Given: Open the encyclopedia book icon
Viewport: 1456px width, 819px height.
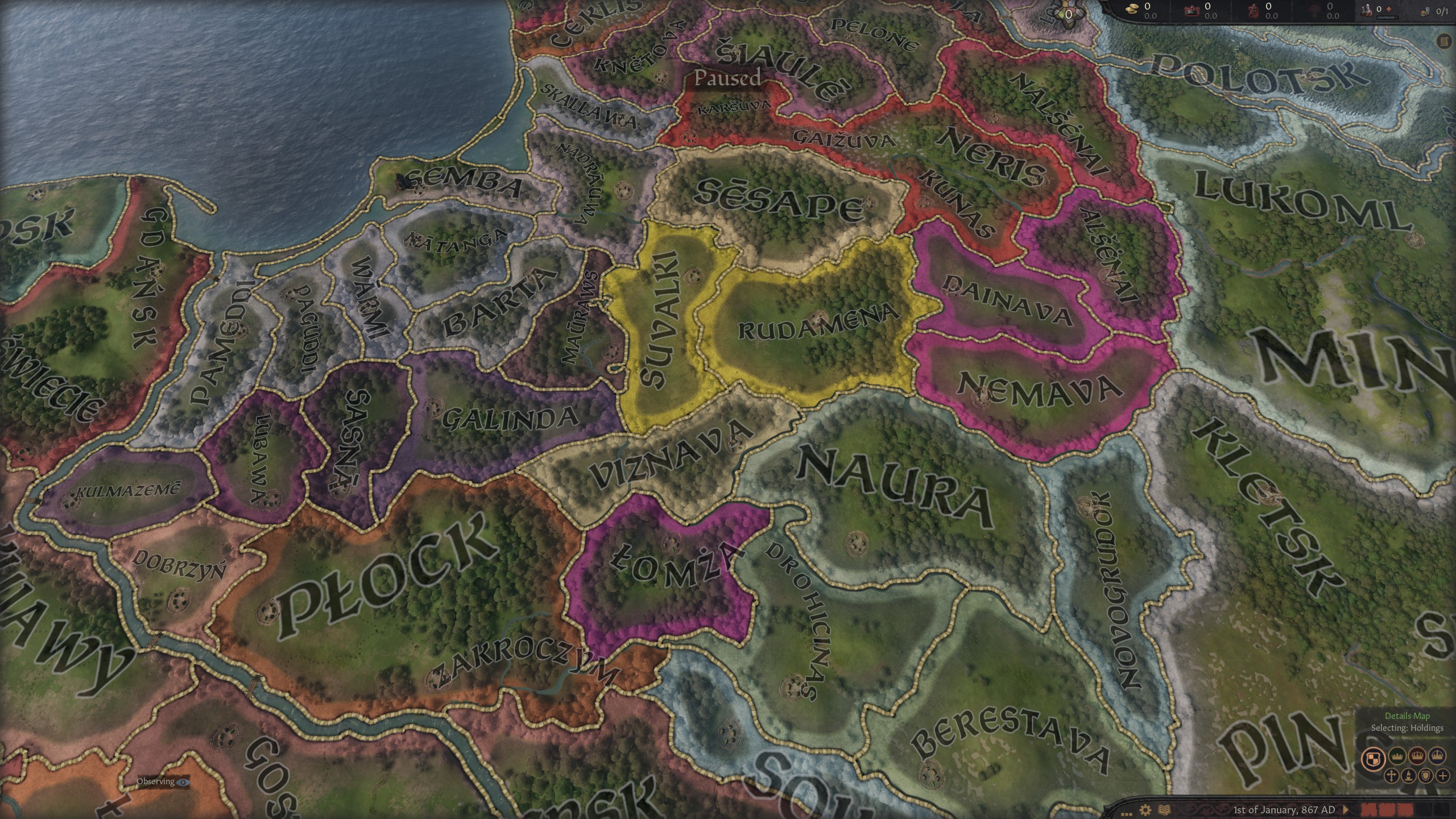Looking at the screenshot, I should coord(1164,810).
